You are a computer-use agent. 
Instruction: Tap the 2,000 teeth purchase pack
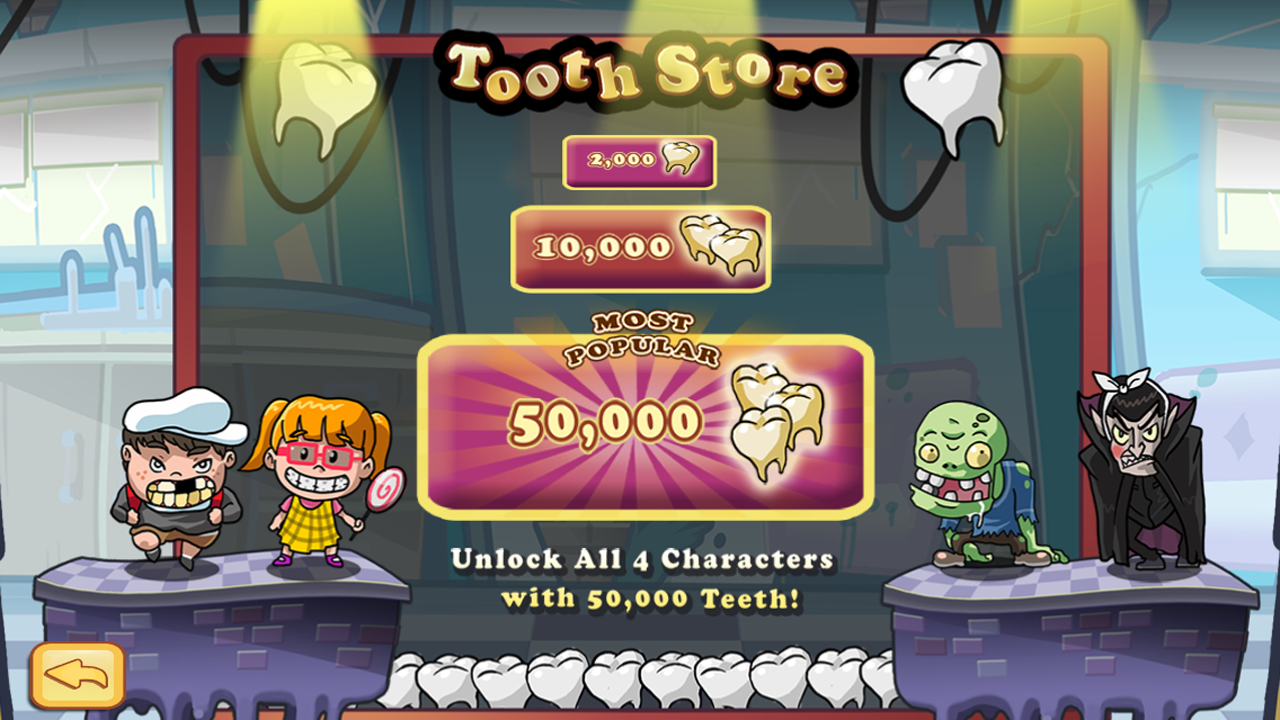(x=639, y=161)
